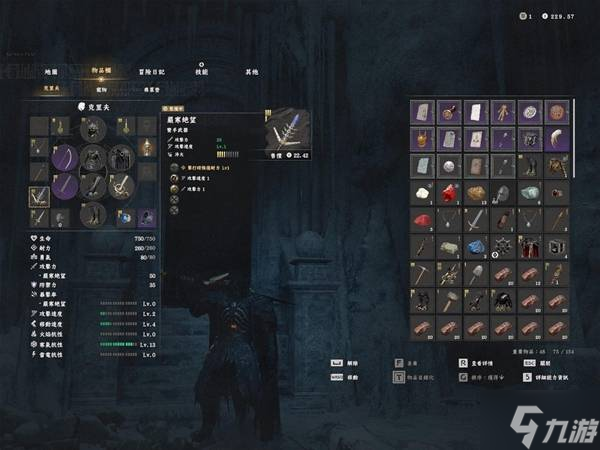This screenshot has width=600, height=450.
Task: Select the 寵物 pet sub-tab
Action: click(x=103, y=89)
